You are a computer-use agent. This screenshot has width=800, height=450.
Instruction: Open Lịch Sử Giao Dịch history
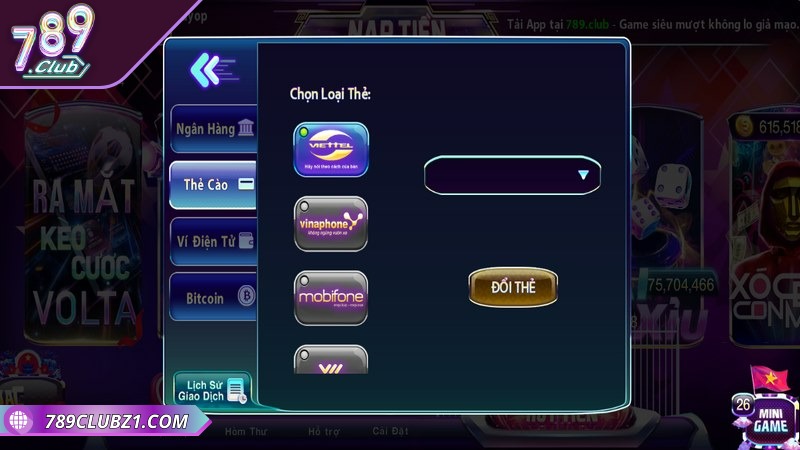(x=211, y=388)
